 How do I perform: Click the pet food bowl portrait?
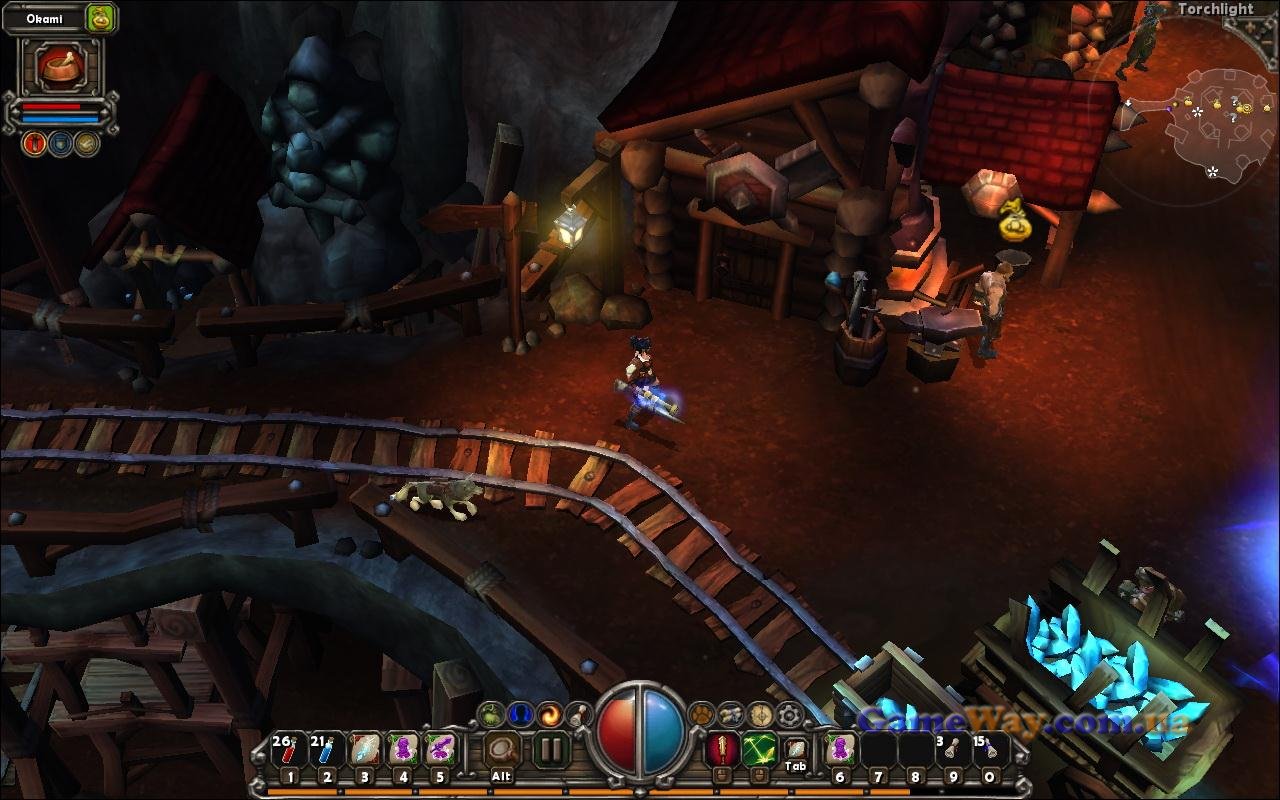59,67
